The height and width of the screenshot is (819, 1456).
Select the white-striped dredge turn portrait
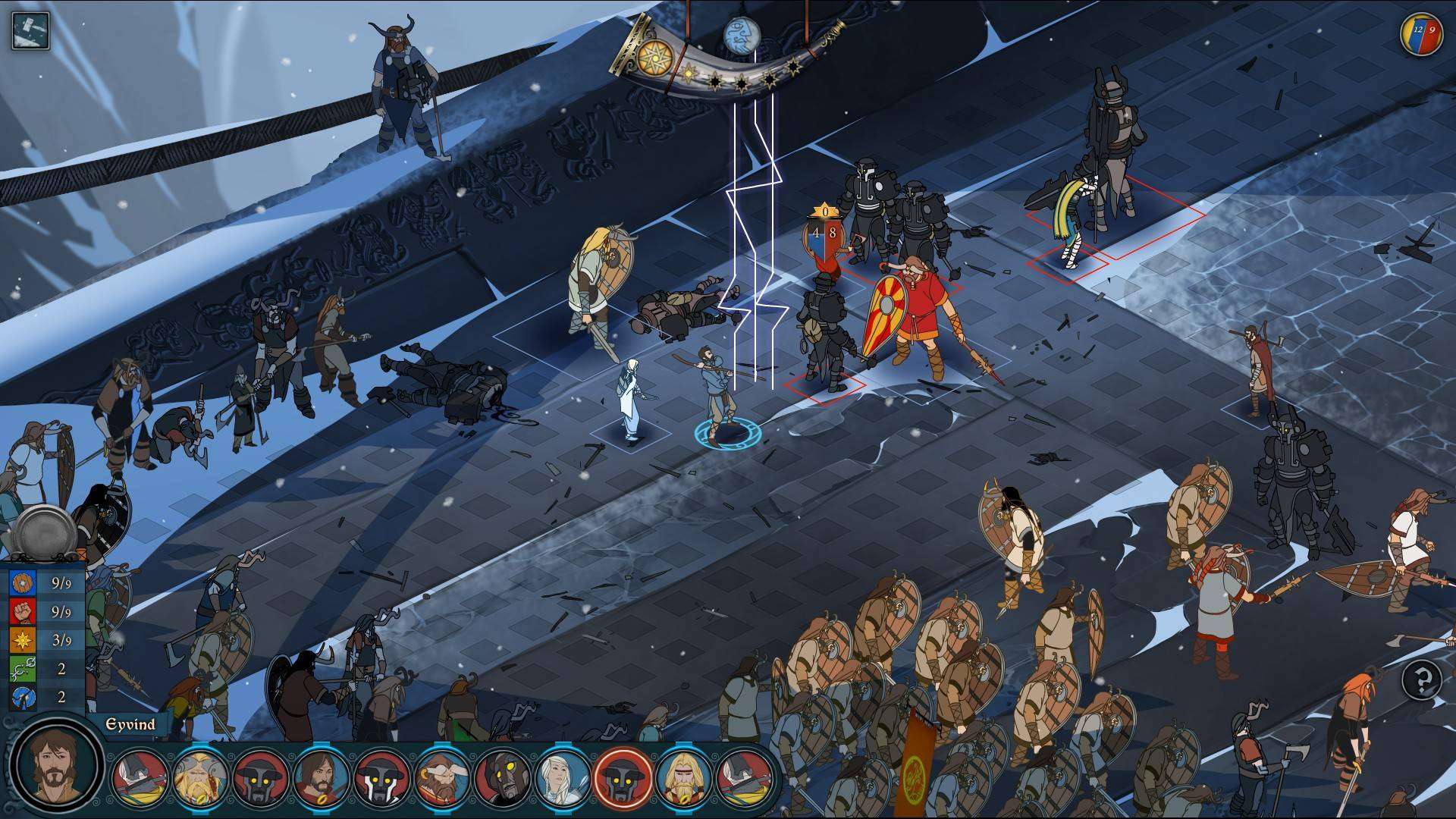[381, 777]
